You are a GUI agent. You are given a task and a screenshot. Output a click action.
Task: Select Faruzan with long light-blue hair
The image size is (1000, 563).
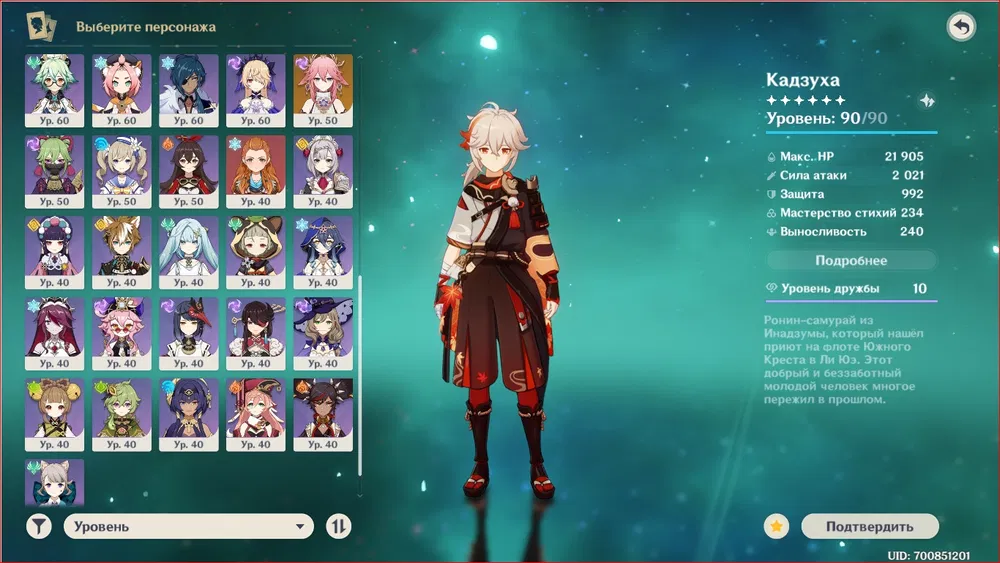click(x=188, y=251)
